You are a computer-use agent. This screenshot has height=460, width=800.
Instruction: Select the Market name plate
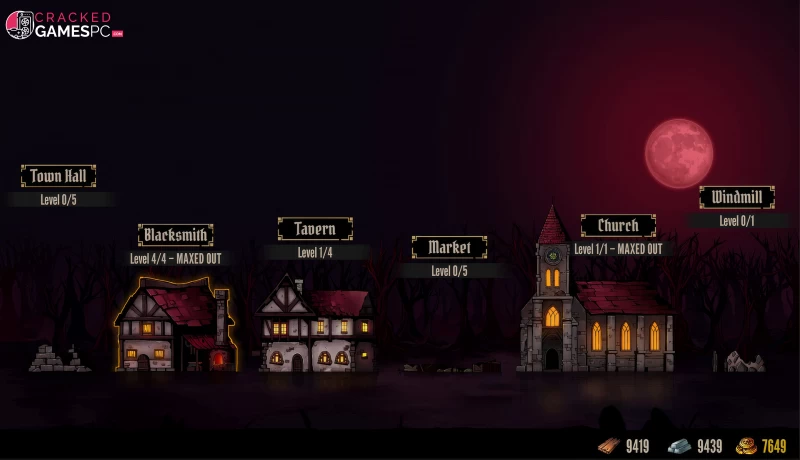(x=449, y=247)
